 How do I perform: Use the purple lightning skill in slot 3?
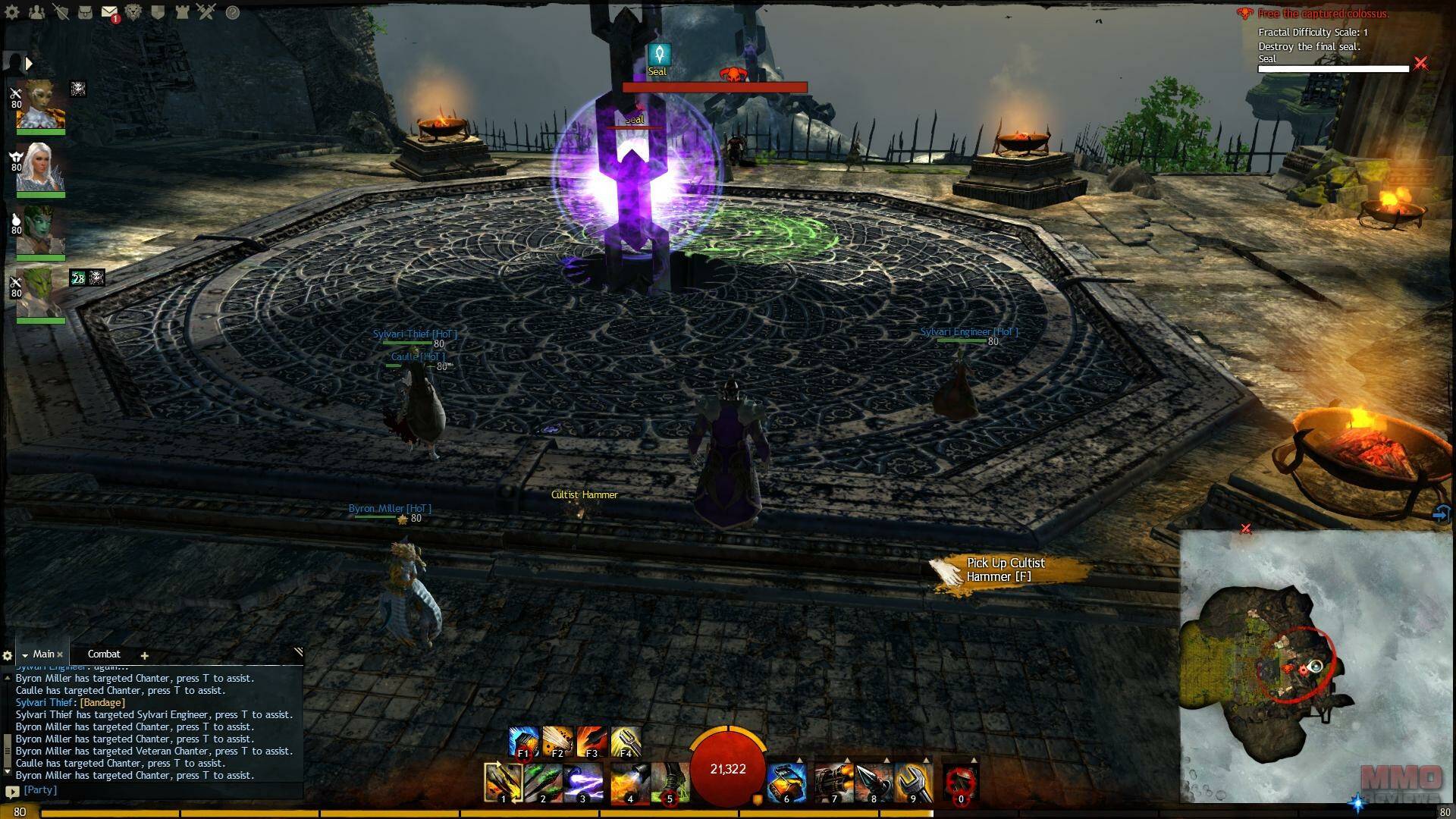[x=582, y=782]
